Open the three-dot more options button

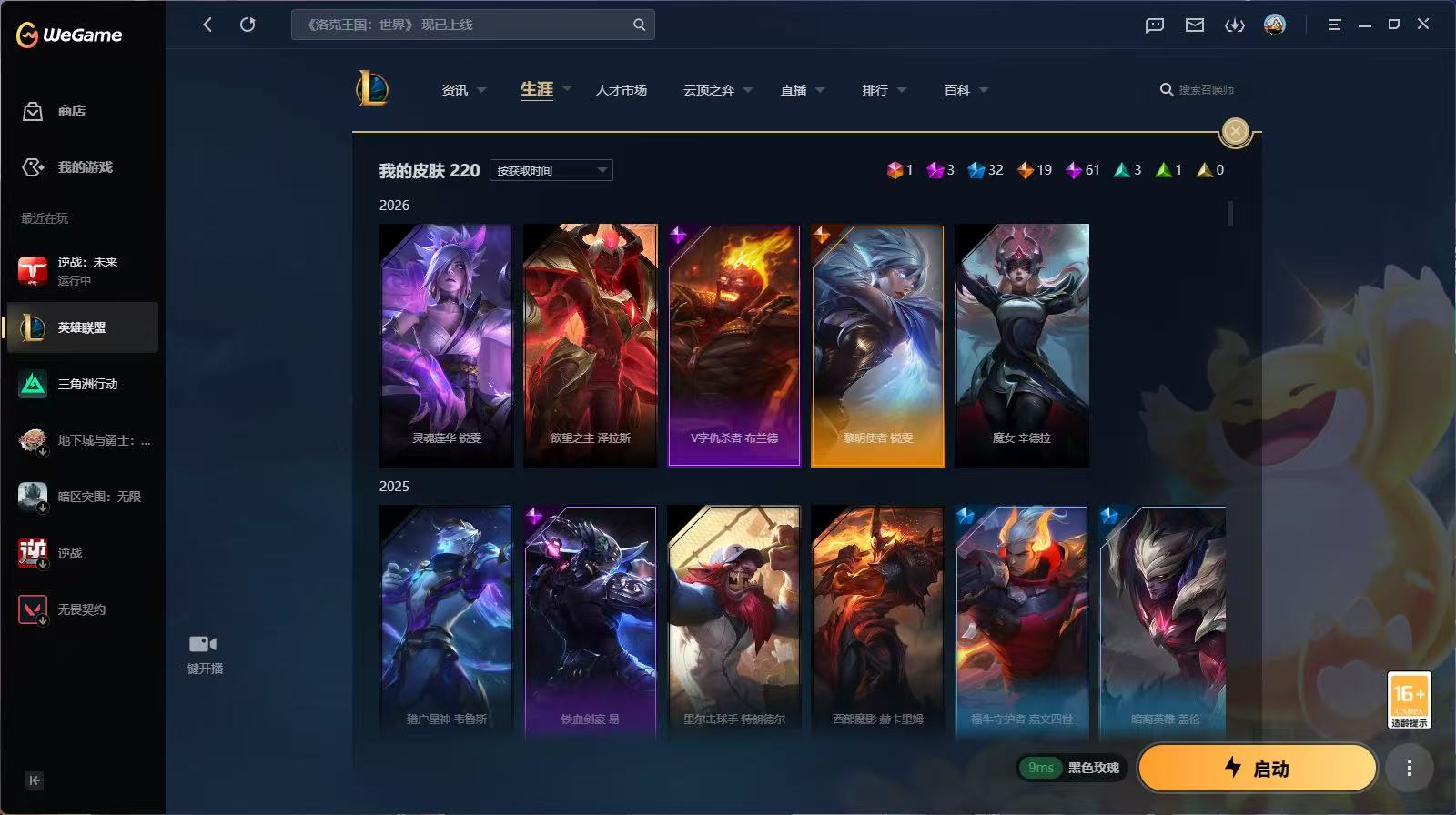tap(1409, 769)
